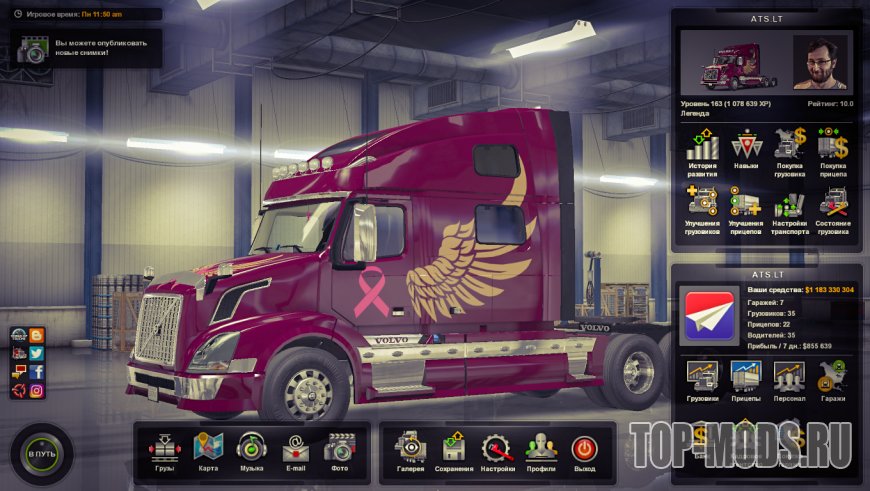Image resolution: width=870 pixels, height=491 pixels.
Task: Open the Настройки settings menu
Action: coord(497,448)
